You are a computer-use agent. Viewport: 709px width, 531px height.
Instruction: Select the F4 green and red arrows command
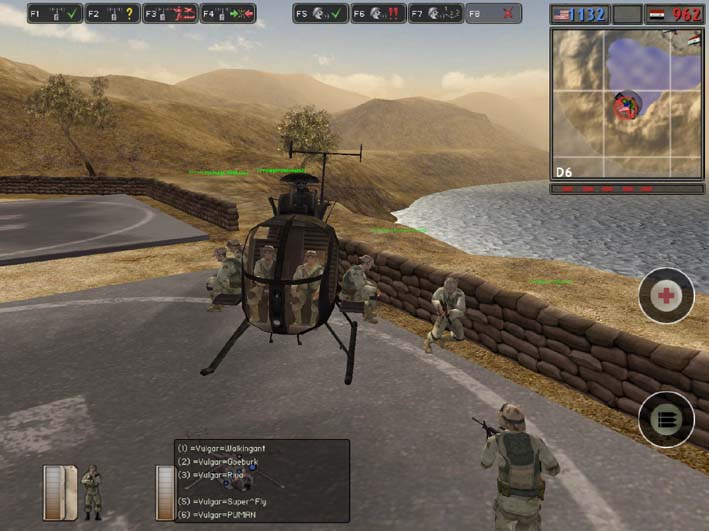pos(227,14)
